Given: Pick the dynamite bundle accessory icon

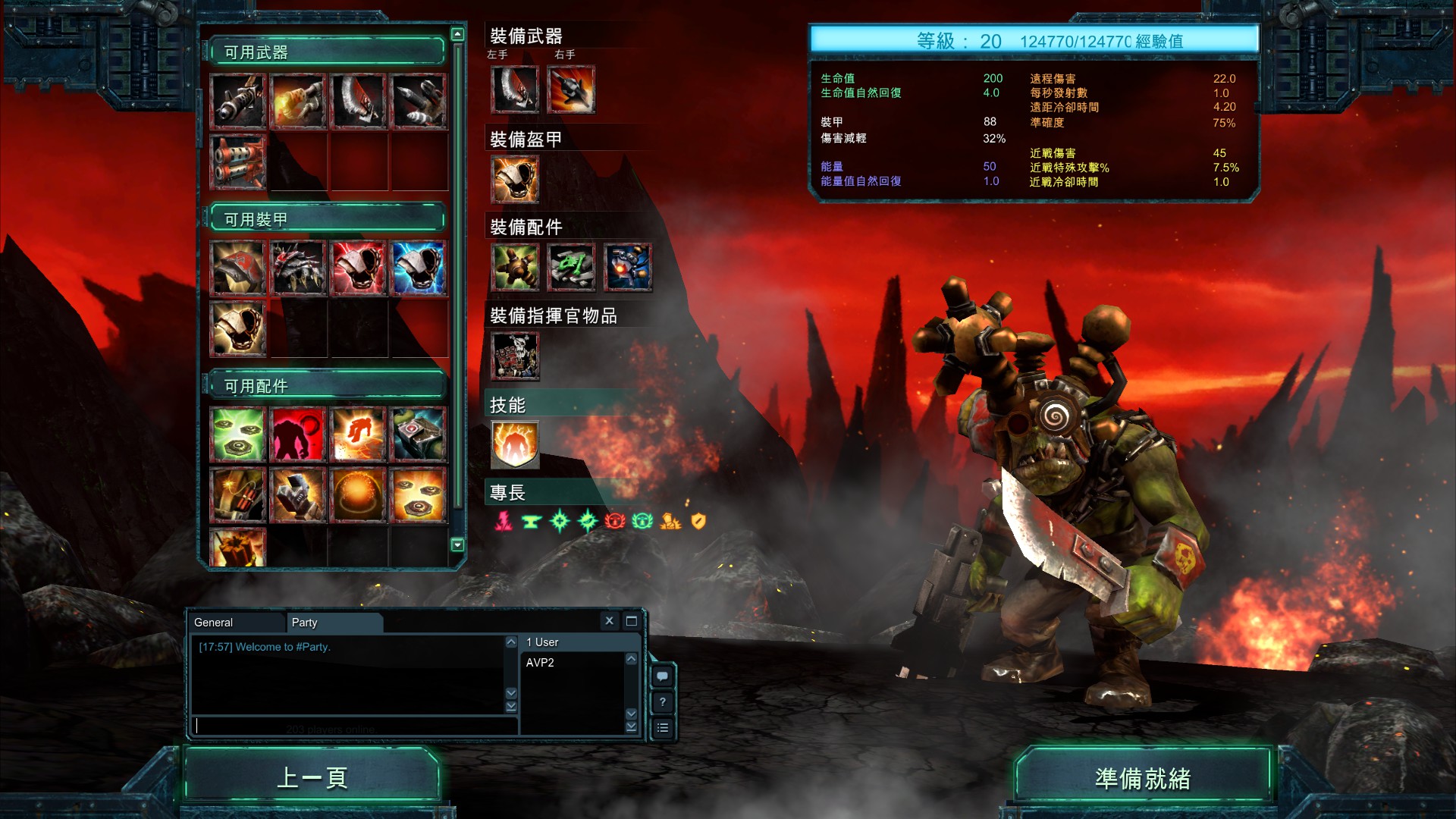Looking at the screenshot, I should [238, 495].
